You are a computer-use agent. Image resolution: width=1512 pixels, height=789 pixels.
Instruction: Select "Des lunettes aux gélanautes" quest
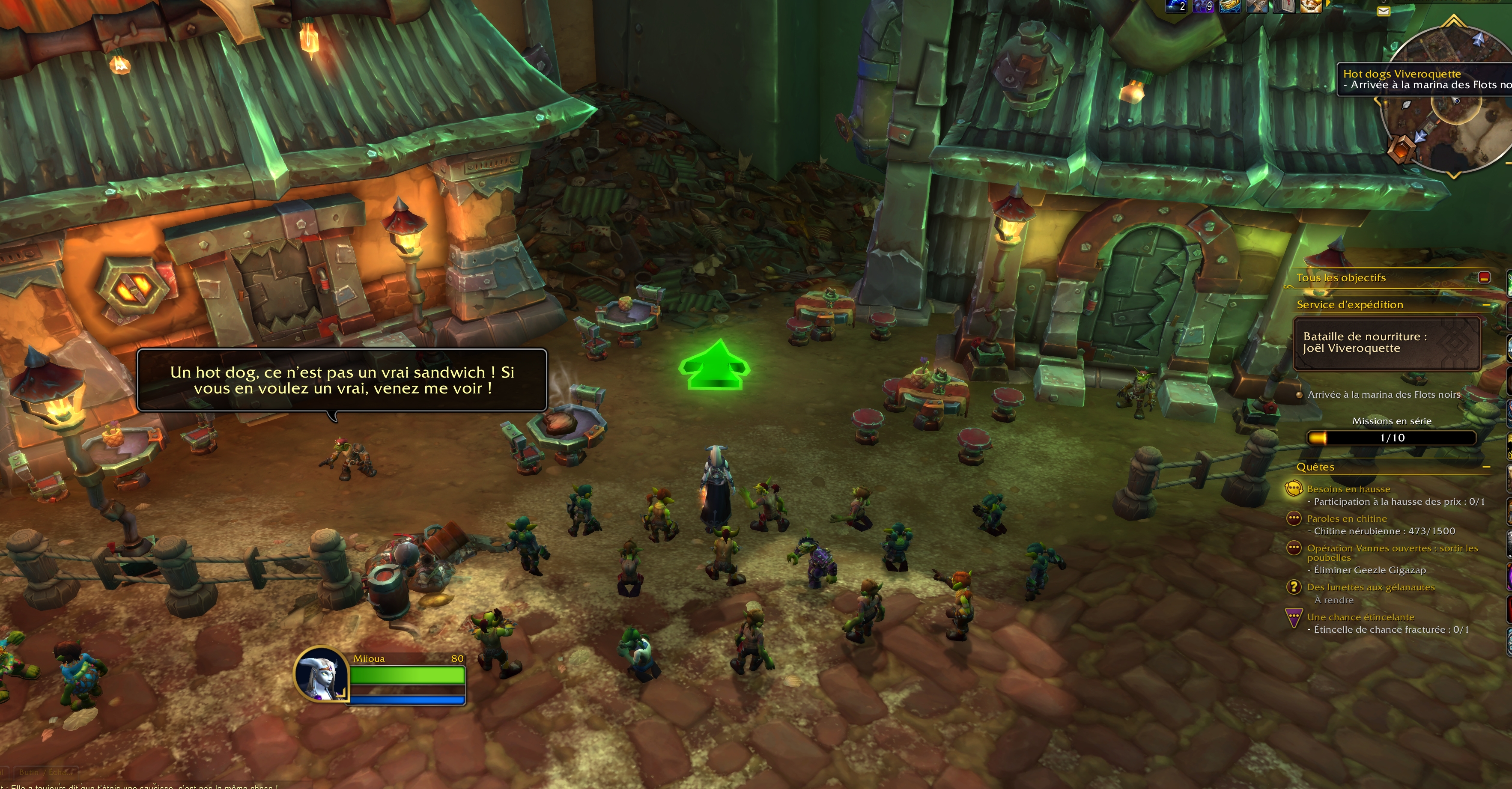1371,587
